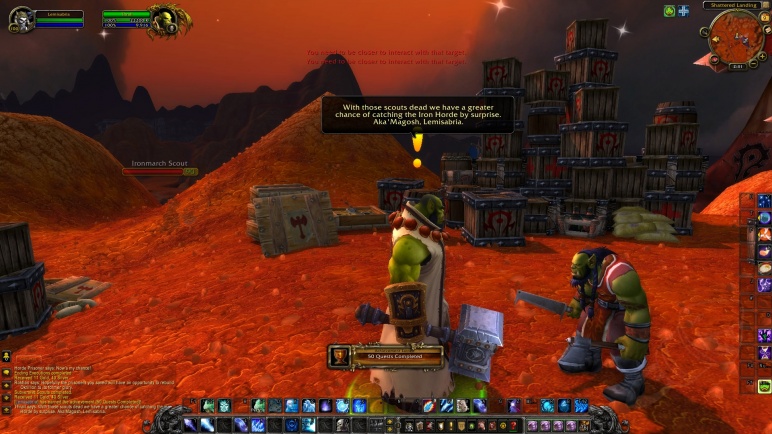Click the 50 Quests Completed achievement banner
The image size is (772, 434).
(386, 355)
